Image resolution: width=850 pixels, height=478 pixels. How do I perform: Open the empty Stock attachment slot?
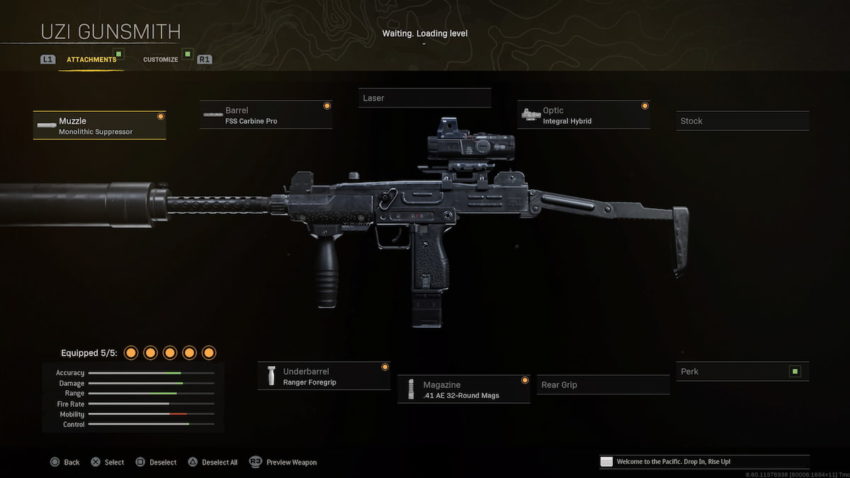pos(742,121)
